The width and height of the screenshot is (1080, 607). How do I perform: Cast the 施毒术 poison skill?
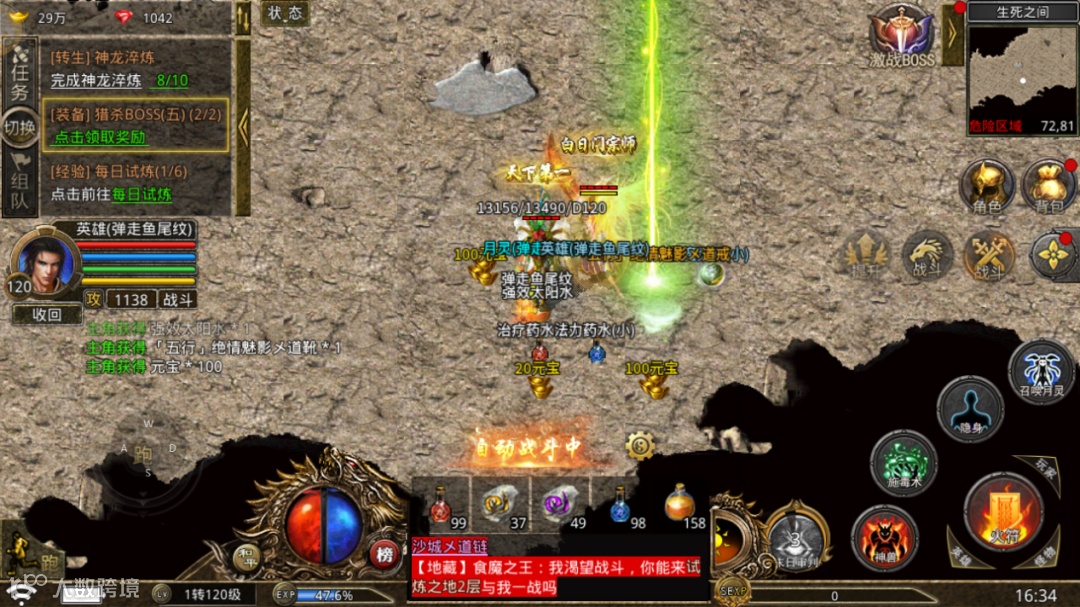coord(903,463)
